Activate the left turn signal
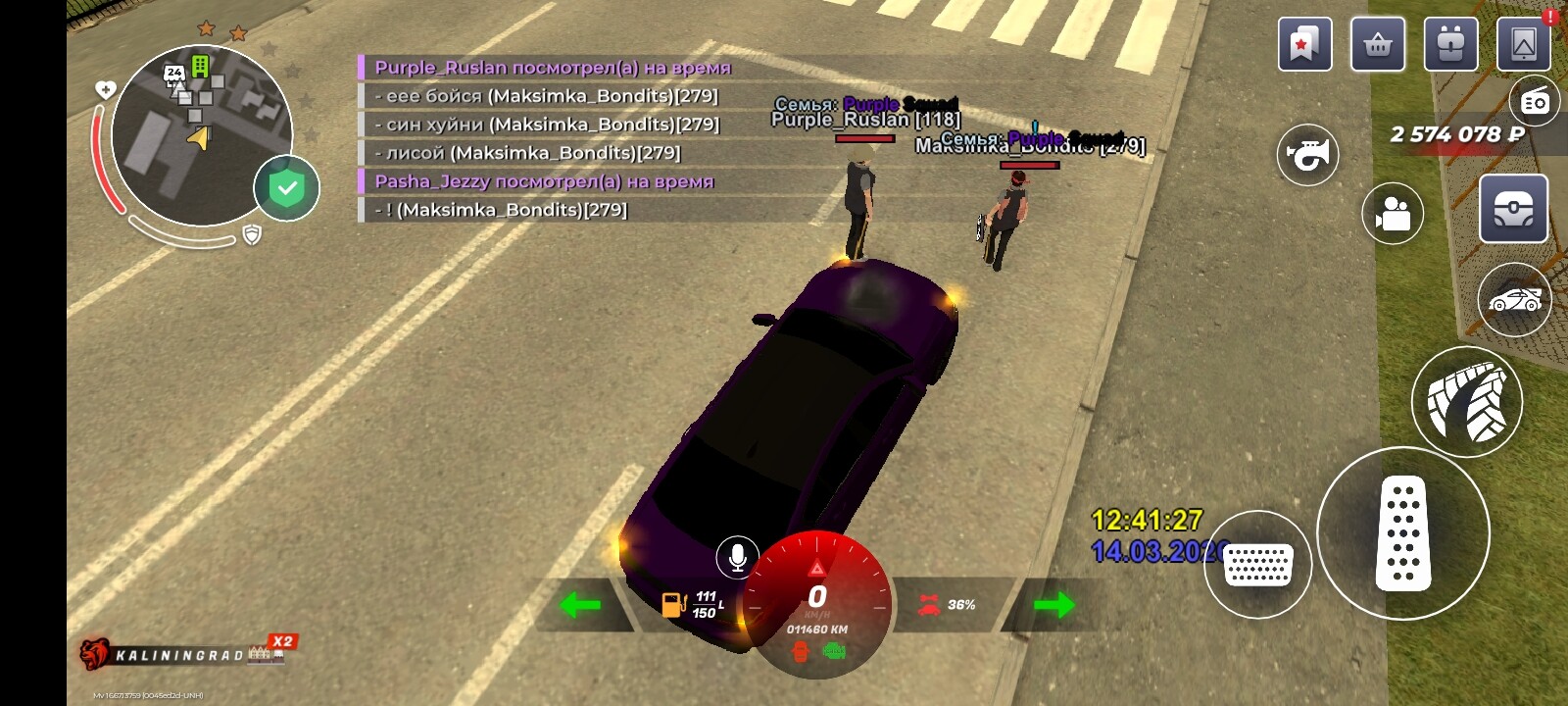This screenshot has width=1568, height=706. click(x=579, y=604)
